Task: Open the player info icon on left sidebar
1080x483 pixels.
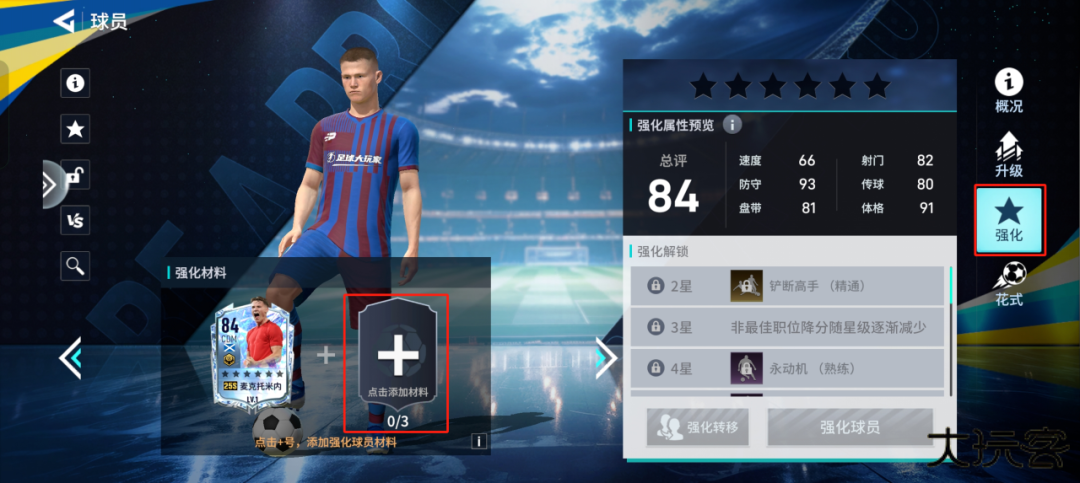Action: point(74,83)
